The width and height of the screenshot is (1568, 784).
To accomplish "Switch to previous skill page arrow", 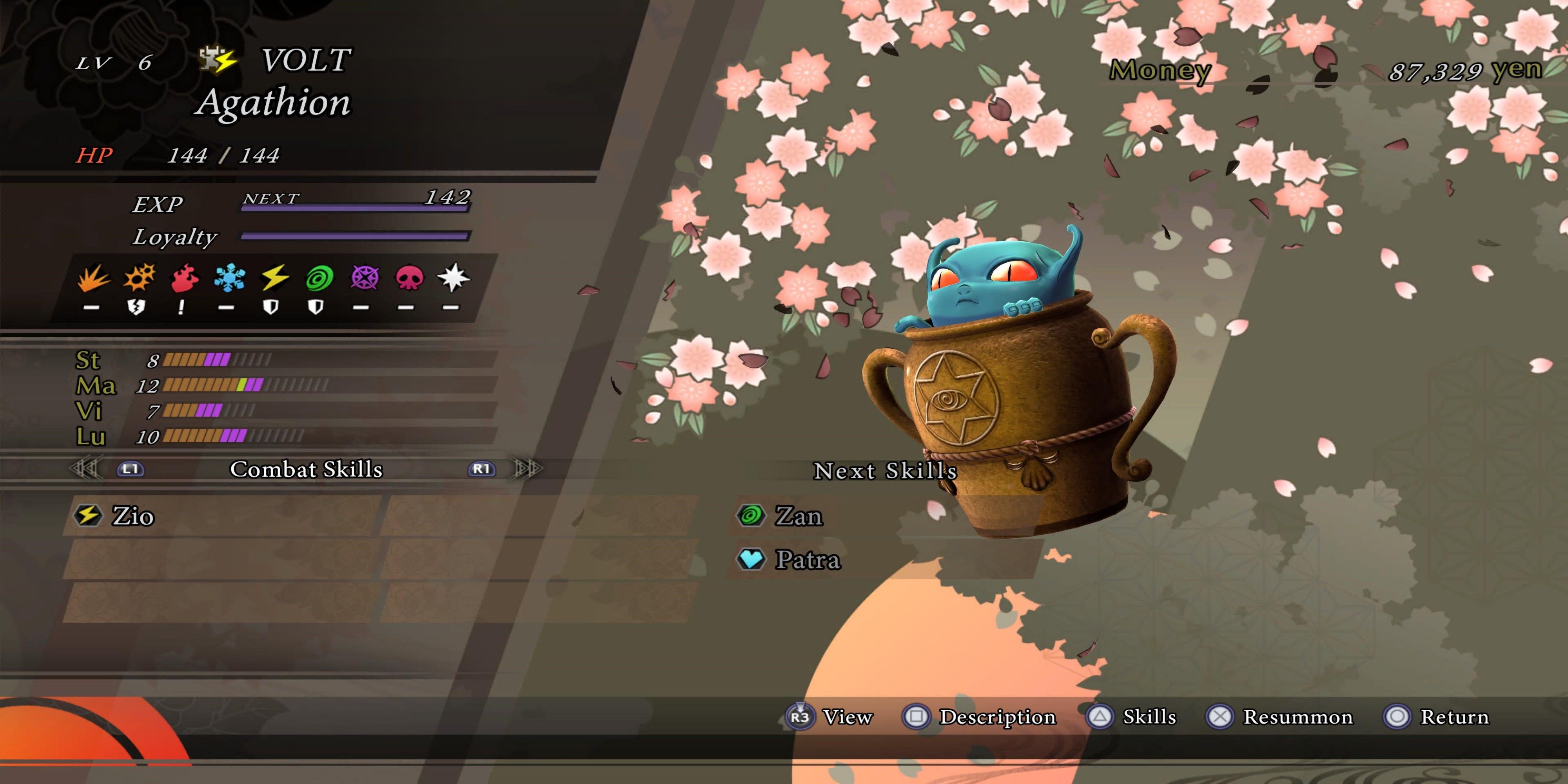I will point(85,469).
